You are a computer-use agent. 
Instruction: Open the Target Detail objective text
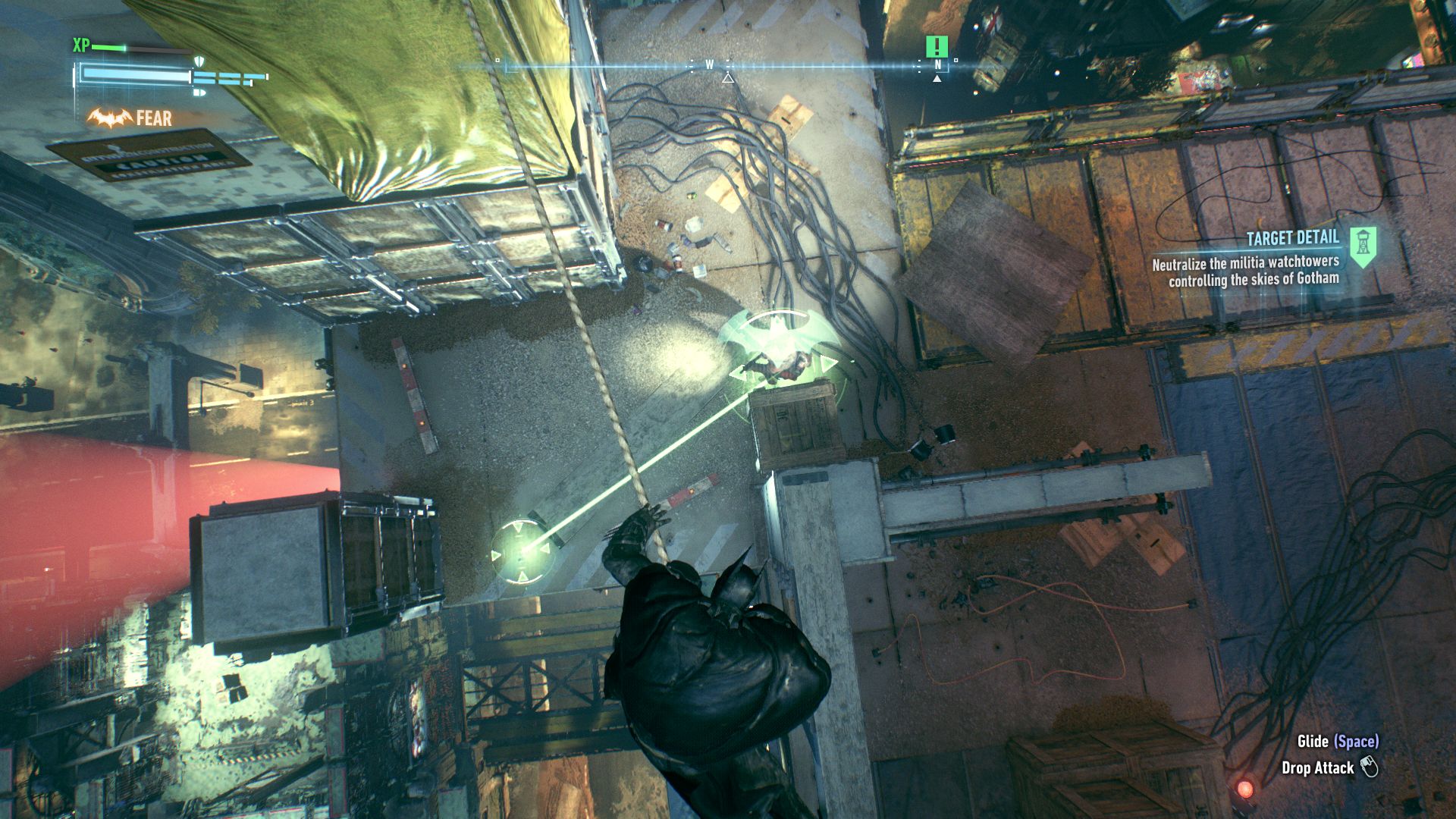[1245, 271]
